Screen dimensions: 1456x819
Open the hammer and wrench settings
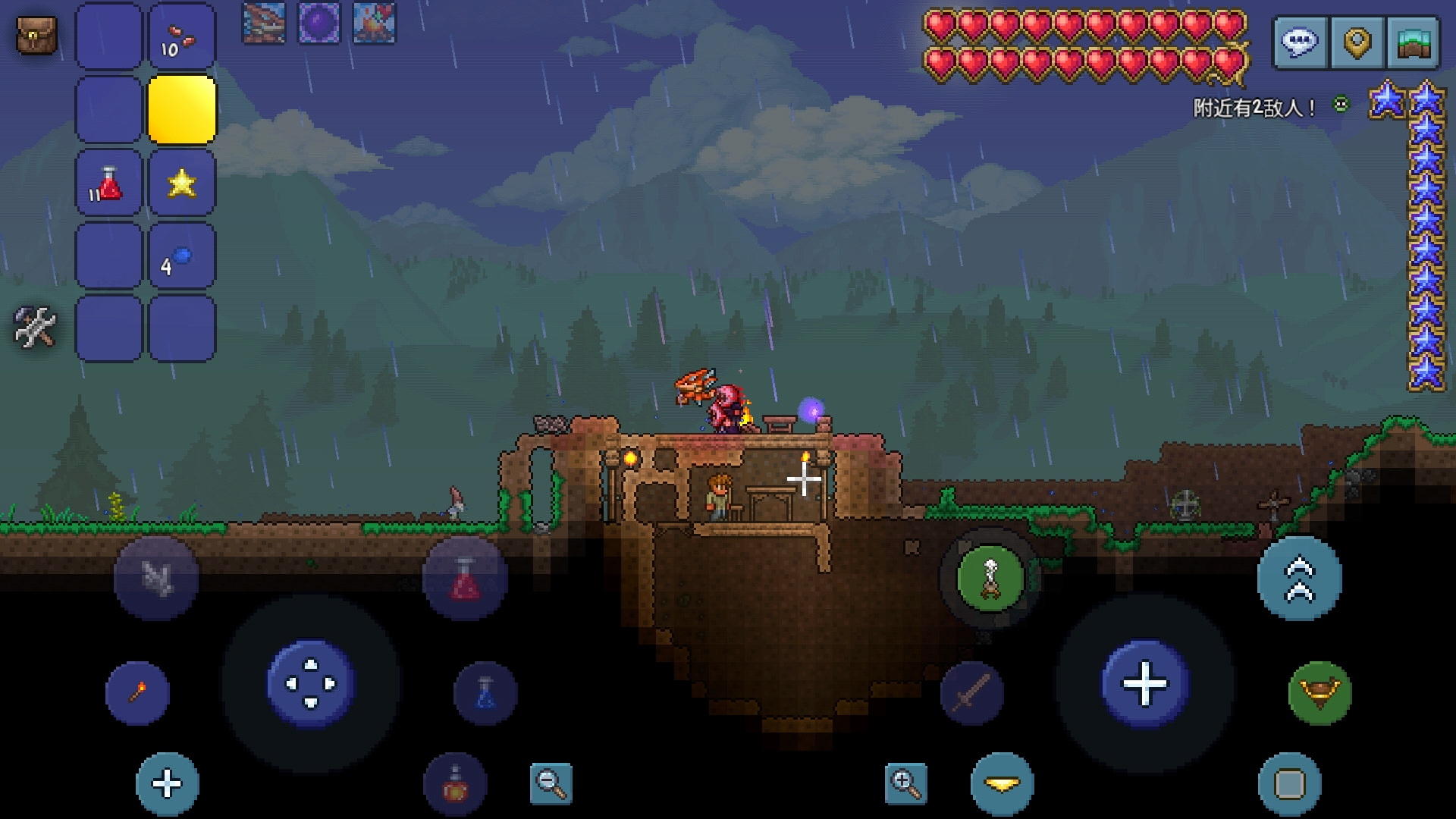(35, 327)
